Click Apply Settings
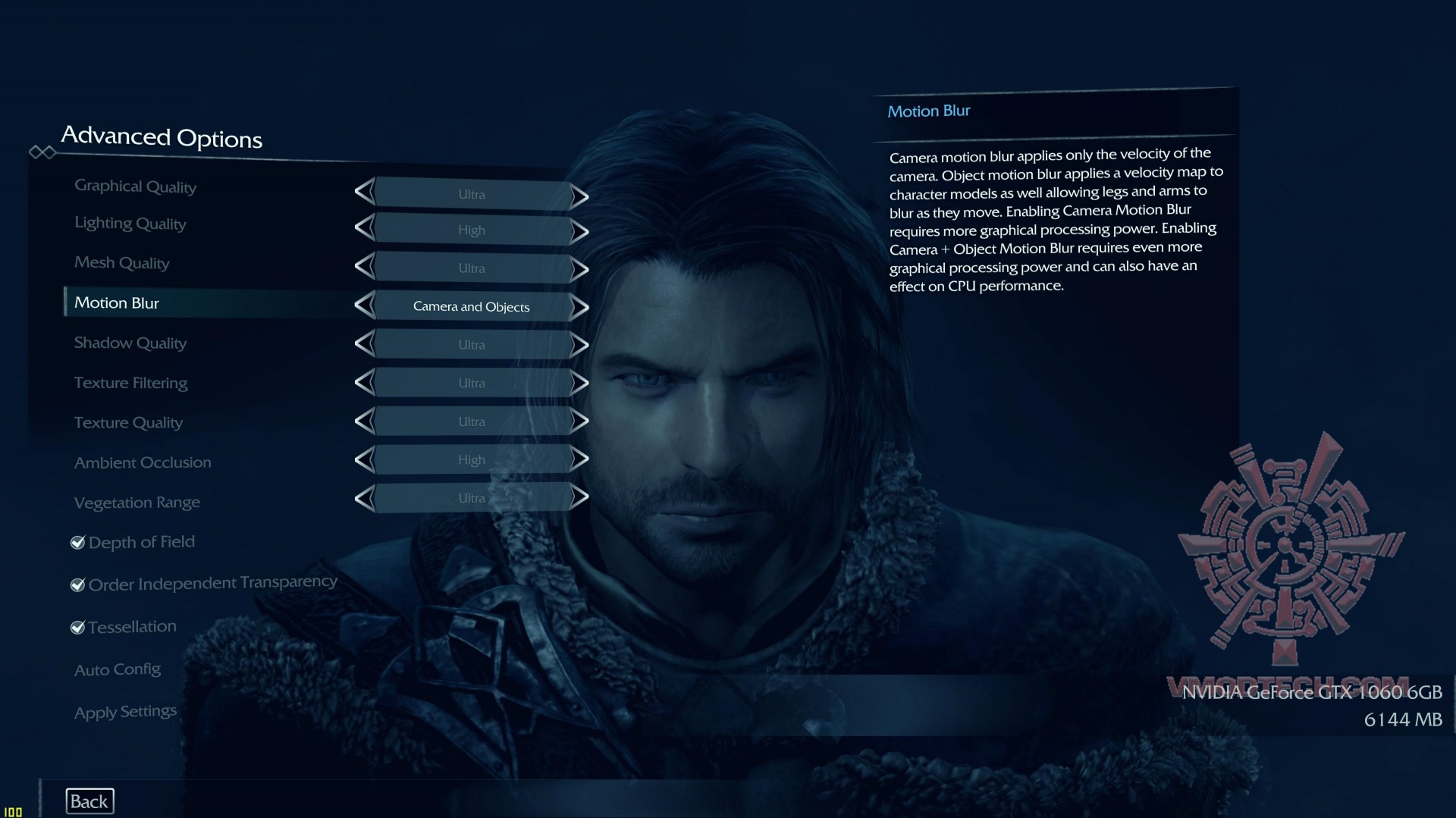 [x=124, y=711]
